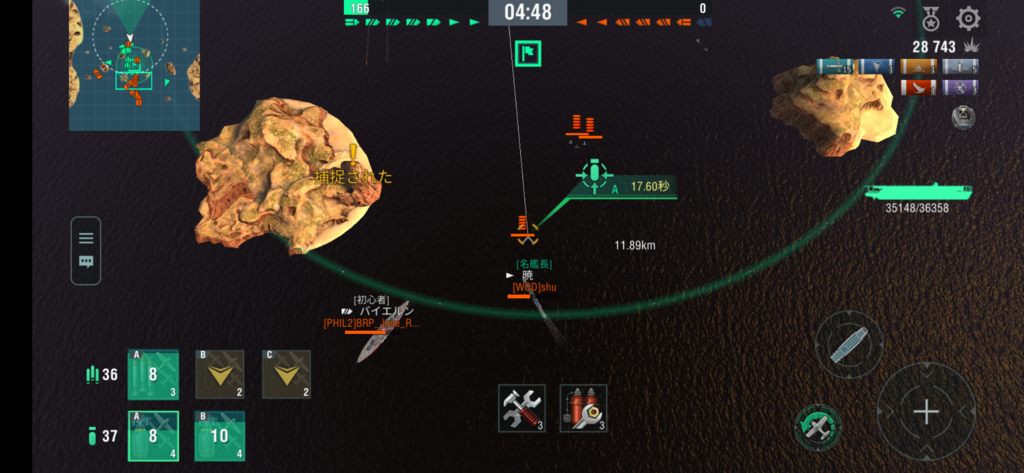Tap the hourglass medal icon
Screen dimensions: 1024x473
click(963, 117)
